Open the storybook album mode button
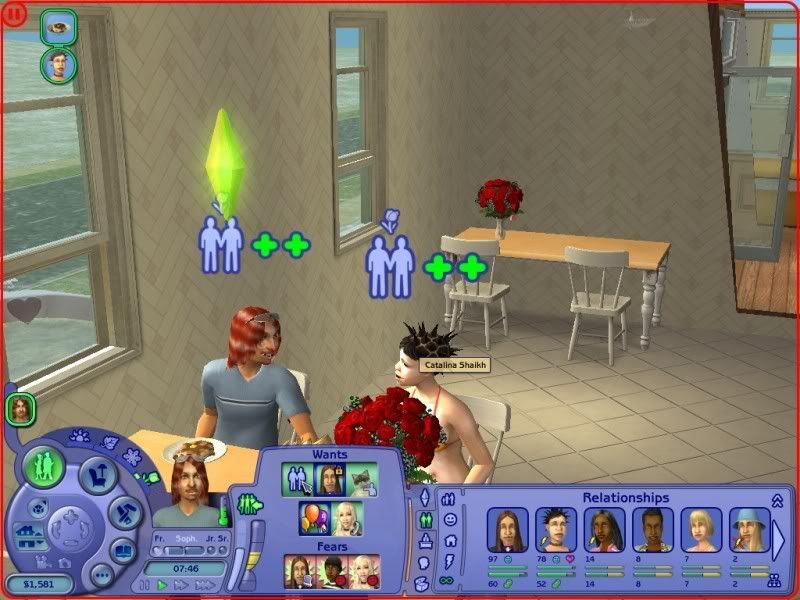The image size is (800, 600). [x=123, y=550]
